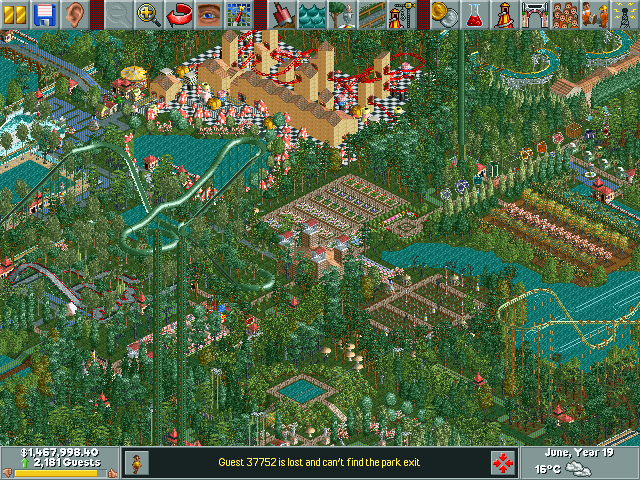
Task: Click the red arrows to locate message subject
Action: tap(503, 462)
